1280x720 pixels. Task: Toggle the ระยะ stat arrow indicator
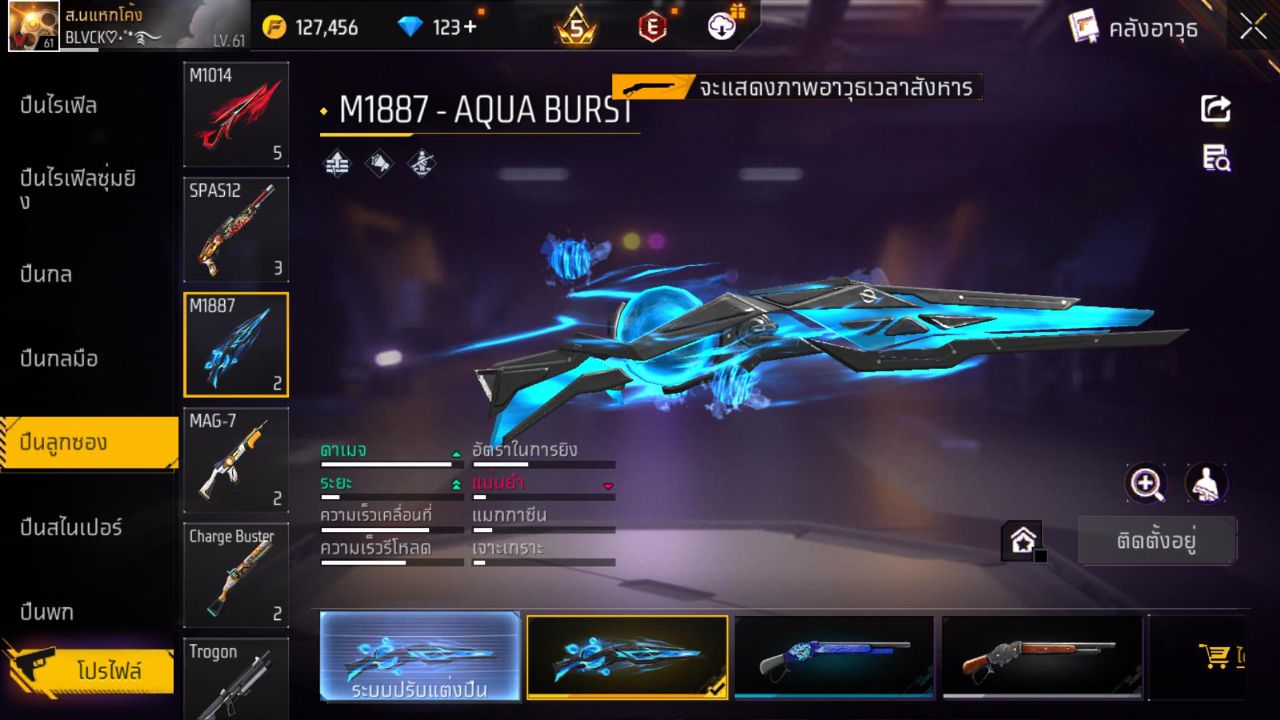pyautogui.click(x=456, y=484)
